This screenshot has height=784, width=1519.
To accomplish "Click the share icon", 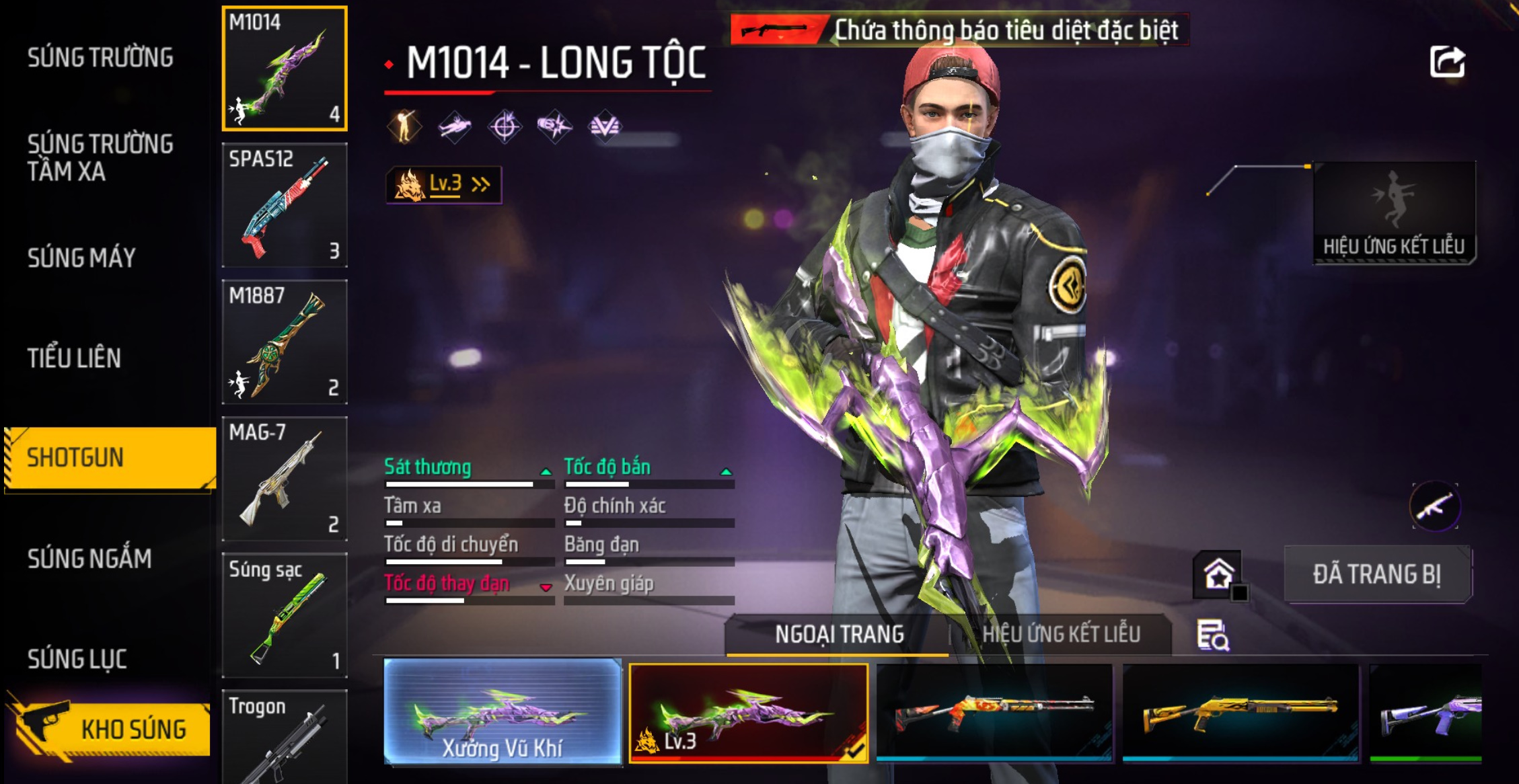I will tap(1446, 63).
